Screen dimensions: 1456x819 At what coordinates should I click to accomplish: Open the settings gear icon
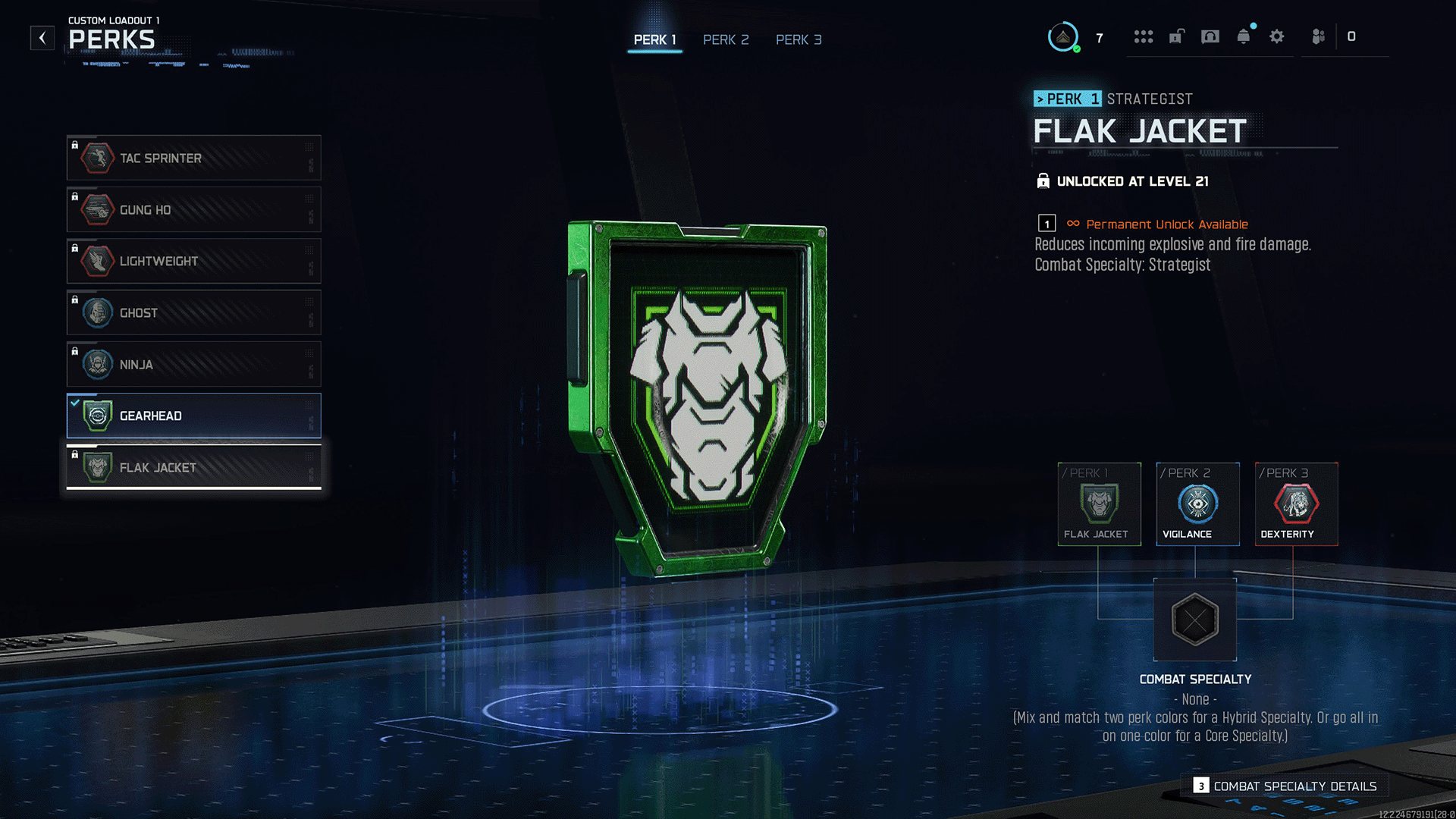click(1277, 36)
